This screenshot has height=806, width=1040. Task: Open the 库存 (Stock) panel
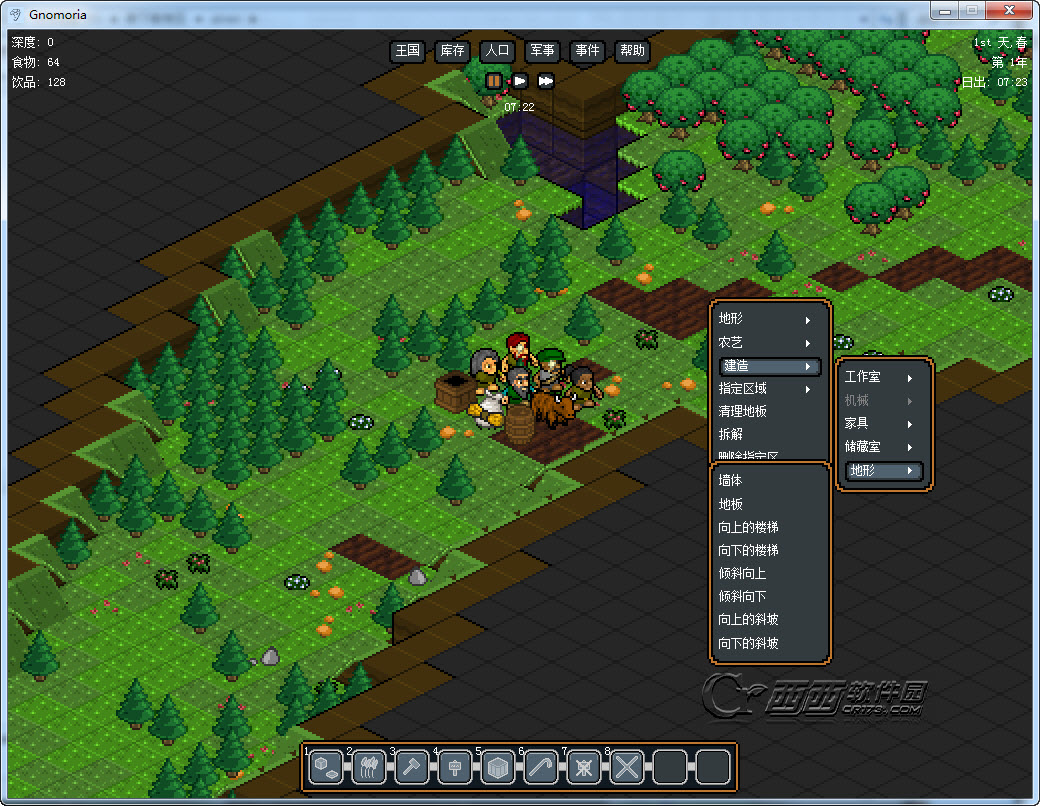pos(452,51)
